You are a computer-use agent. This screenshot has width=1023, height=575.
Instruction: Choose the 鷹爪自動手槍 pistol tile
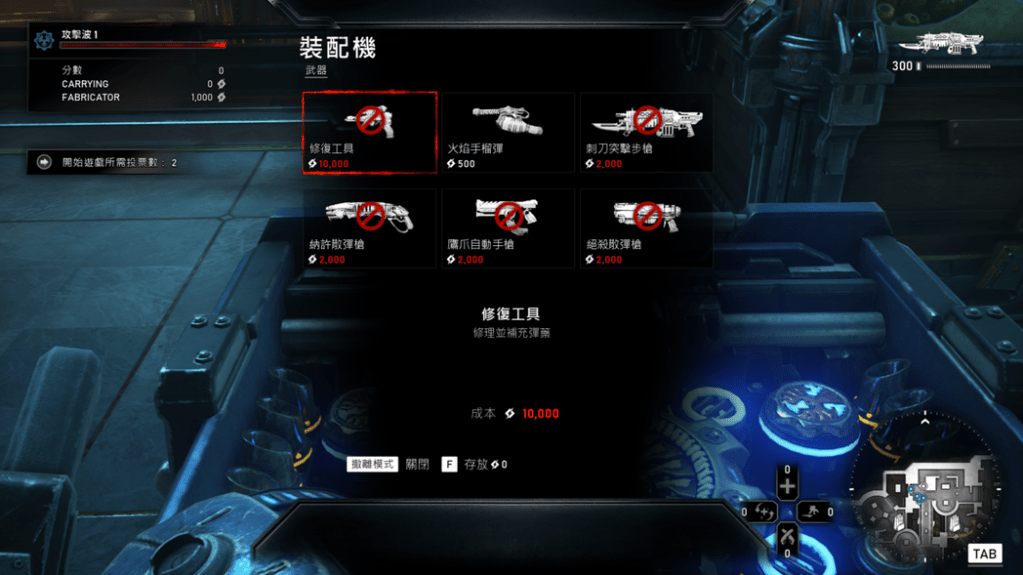click(508, 228)
